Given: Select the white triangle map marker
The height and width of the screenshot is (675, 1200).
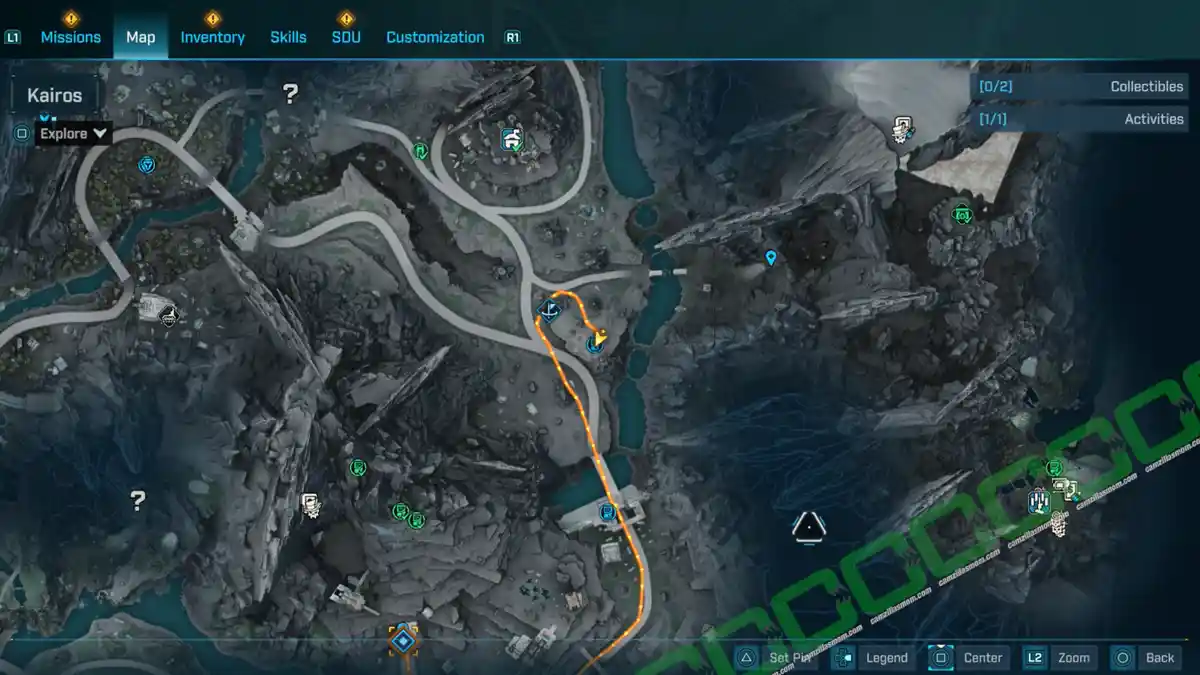Looking at the screenshot, I should coord(808,526).
